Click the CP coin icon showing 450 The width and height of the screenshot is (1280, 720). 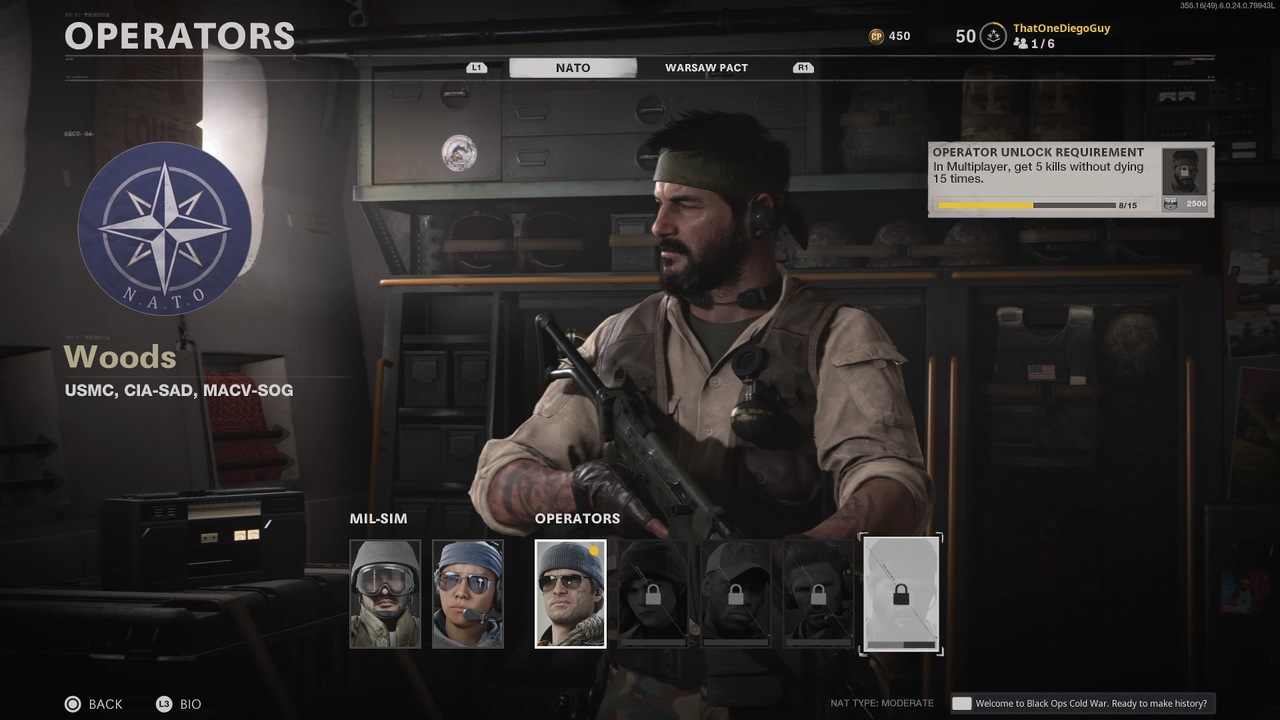tap(878, 36)
